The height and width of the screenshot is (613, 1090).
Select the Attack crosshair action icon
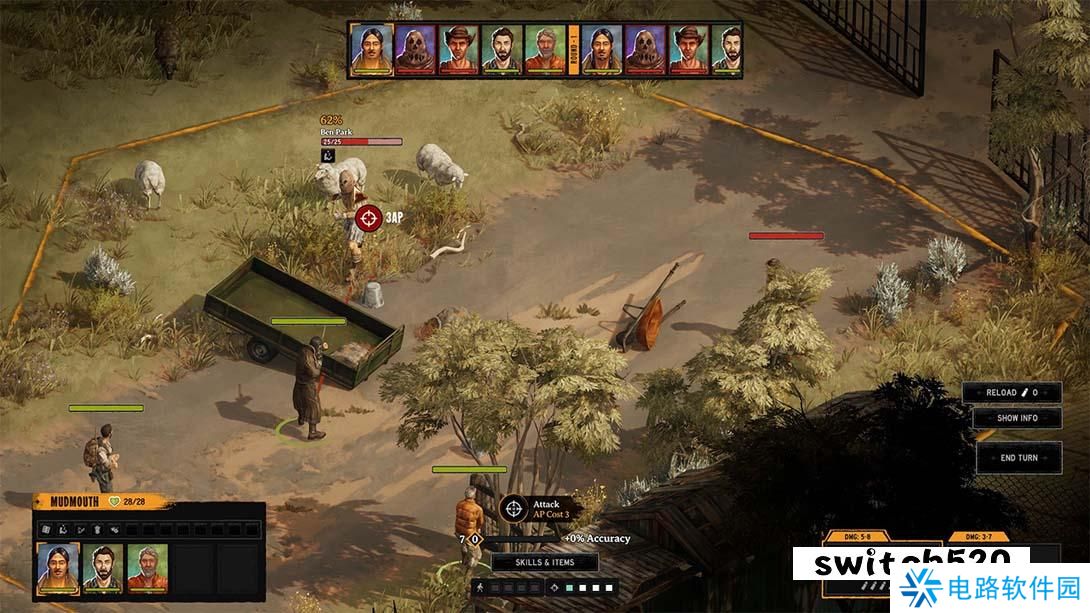click(x=514, y=509)
